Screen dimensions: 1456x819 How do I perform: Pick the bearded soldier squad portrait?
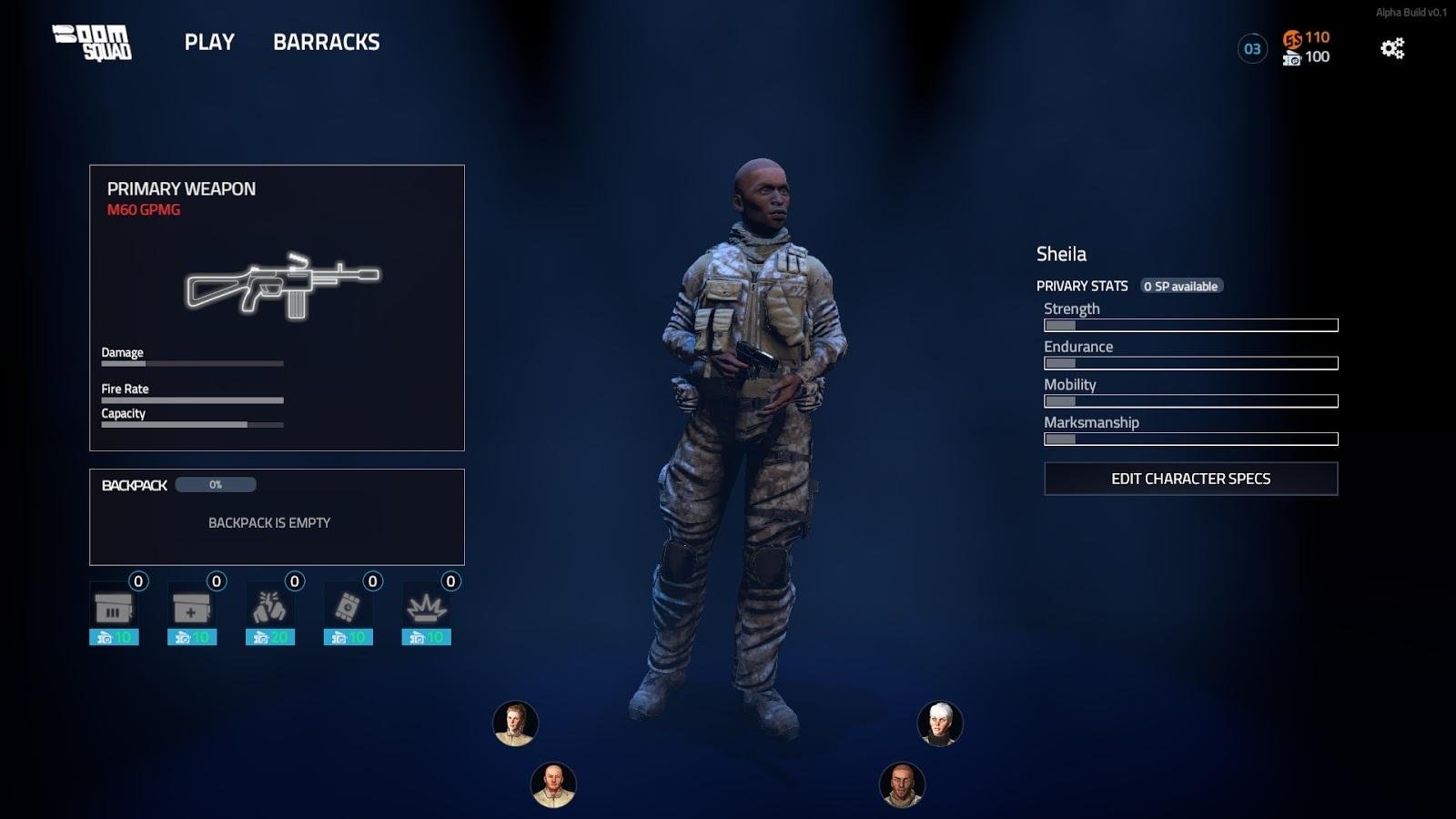coord(902,784)
